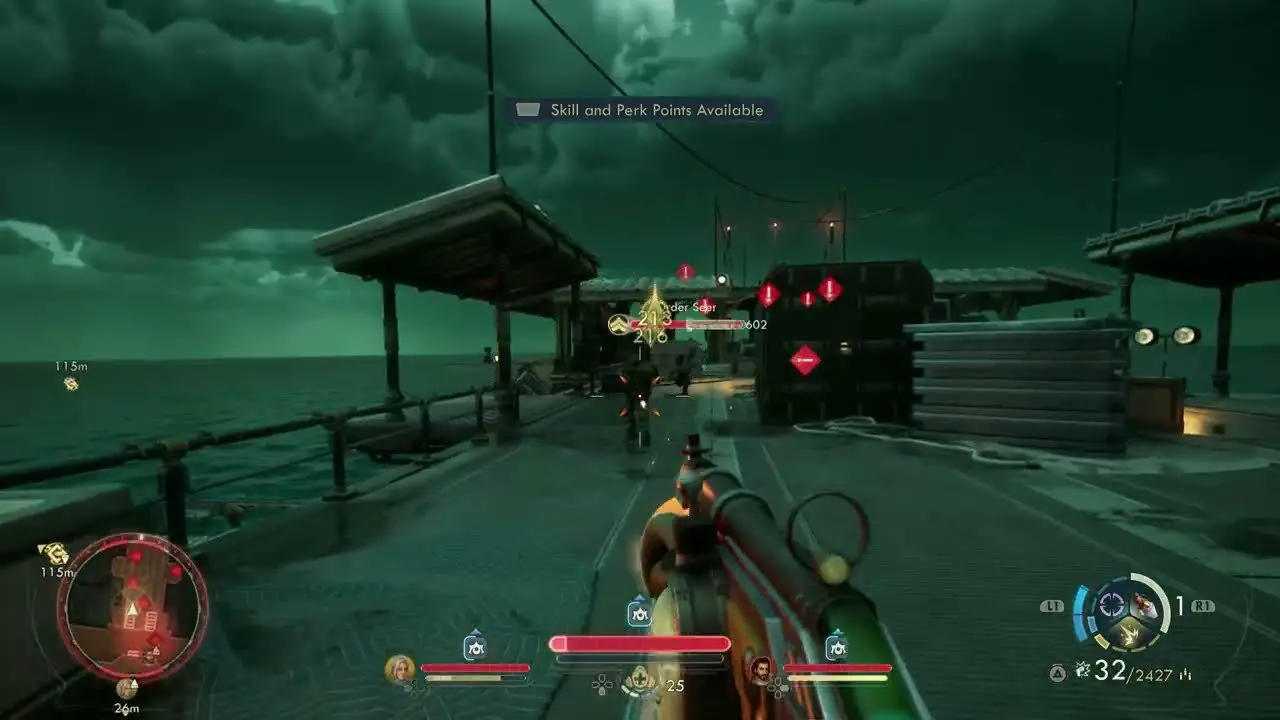The height and width of the screenshot is (720, 1280).
Task: Open the Skill and Perk Points Available notification
Action: [x=640, y=110]
